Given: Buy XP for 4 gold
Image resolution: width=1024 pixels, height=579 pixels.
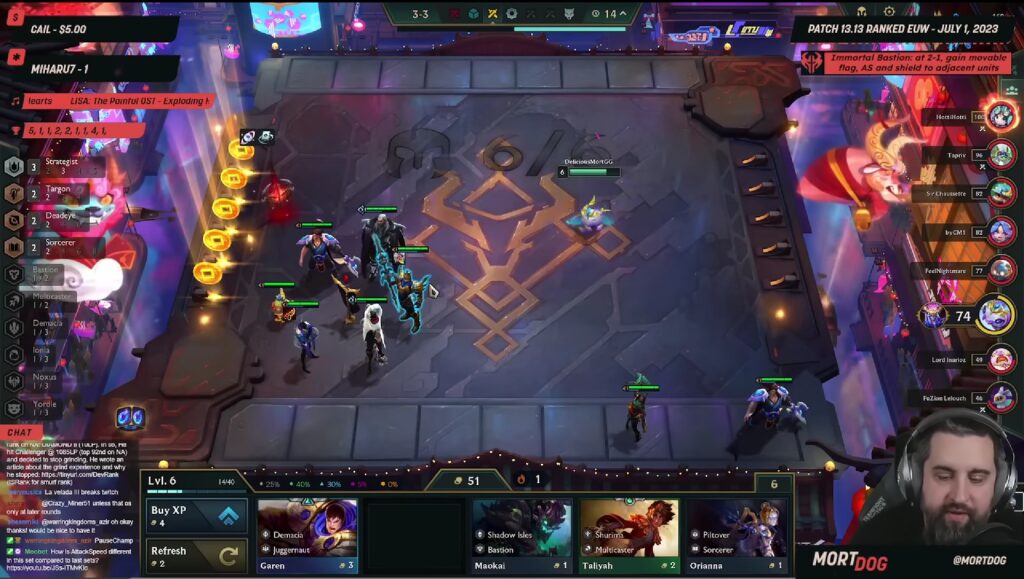Looking at the screenshot, I should coord(196,516).
